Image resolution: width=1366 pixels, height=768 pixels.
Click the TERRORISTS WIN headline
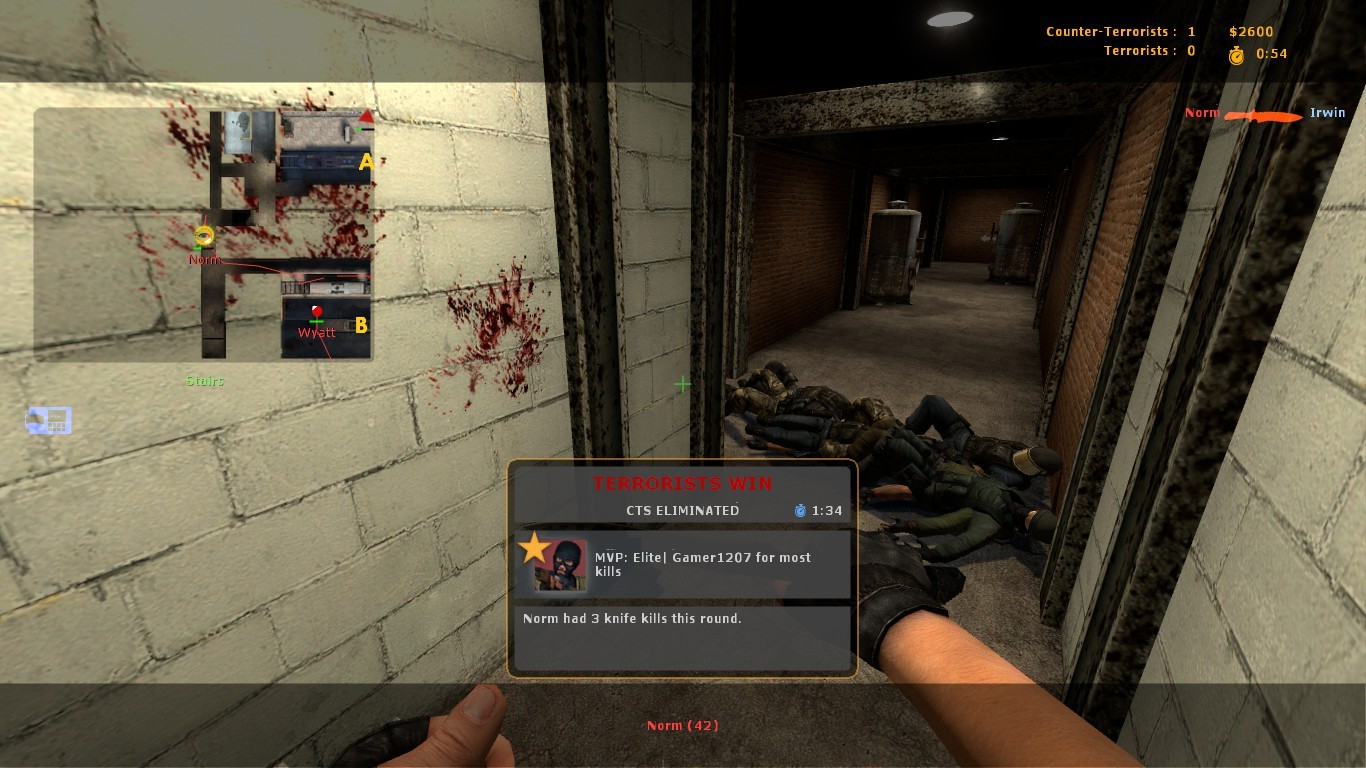[683, 483]
